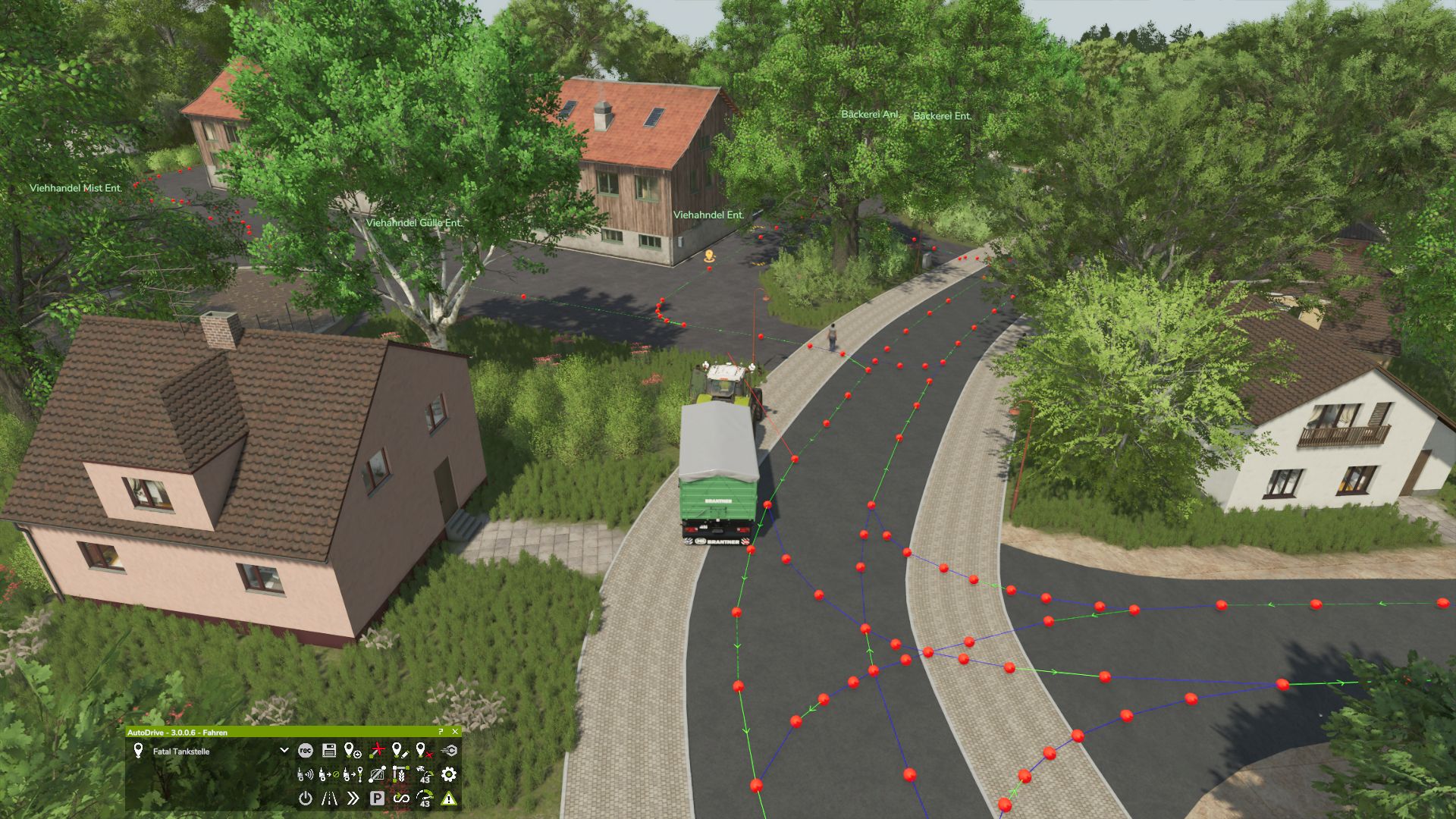Click the green speedometer icon showing 43
Viewport: 1456px width, 819px height.
point(425,798)
